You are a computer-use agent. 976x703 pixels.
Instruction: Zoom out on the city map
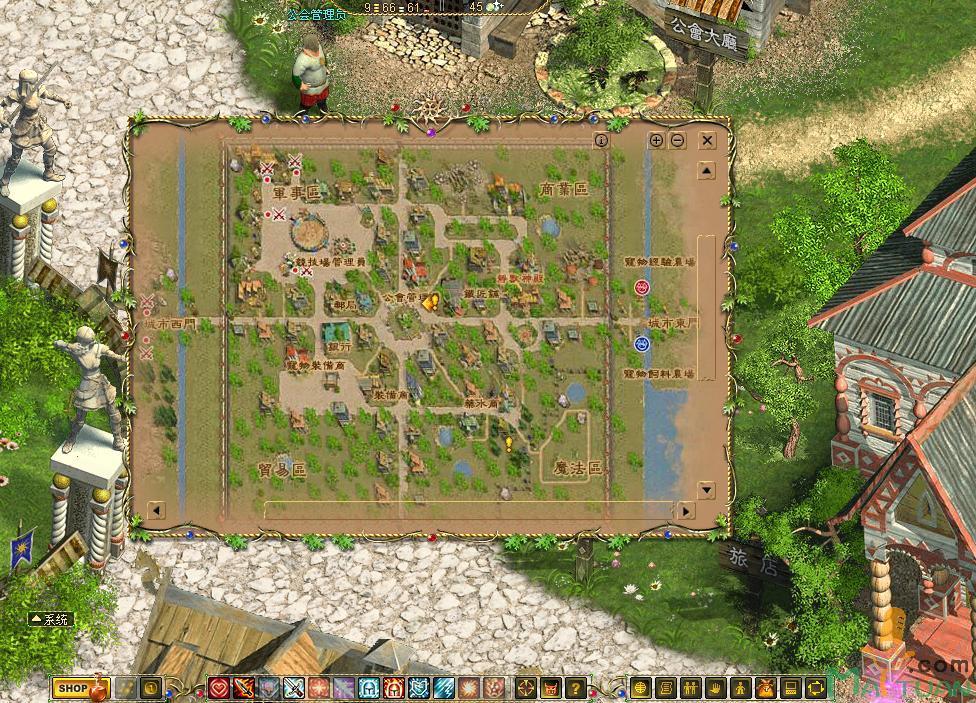point(677,141)
